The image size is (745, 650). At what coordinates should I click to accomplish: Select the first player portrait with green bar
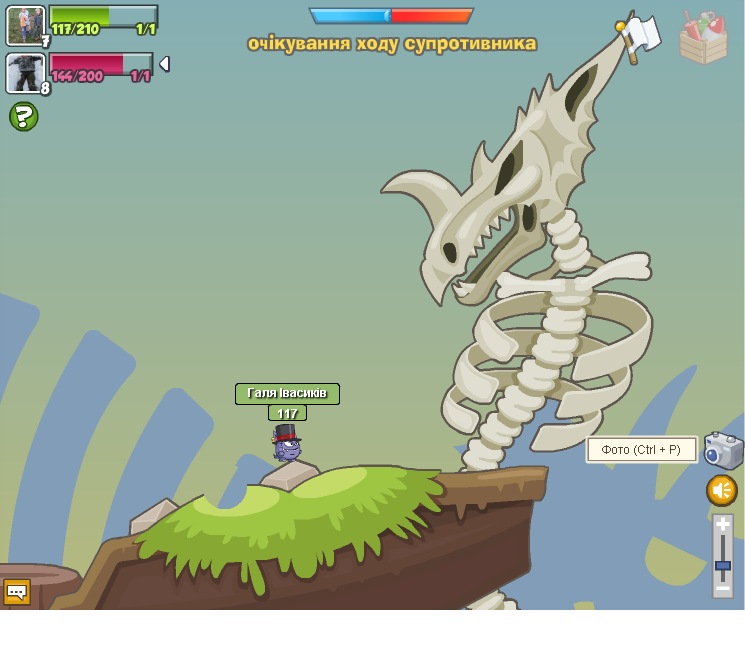[x=25, y=25]
